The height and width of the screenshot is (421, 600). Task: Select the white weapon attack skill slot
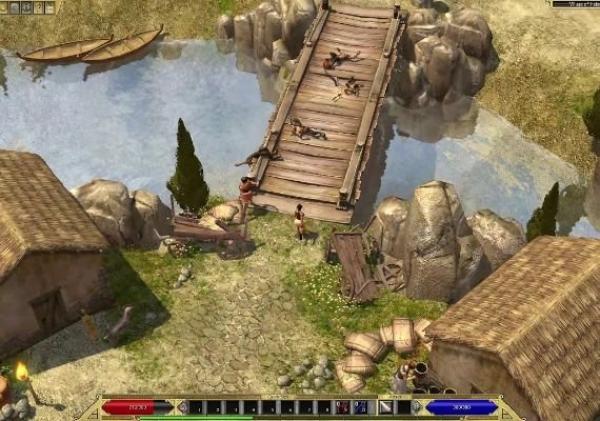[x=385, y=407]
